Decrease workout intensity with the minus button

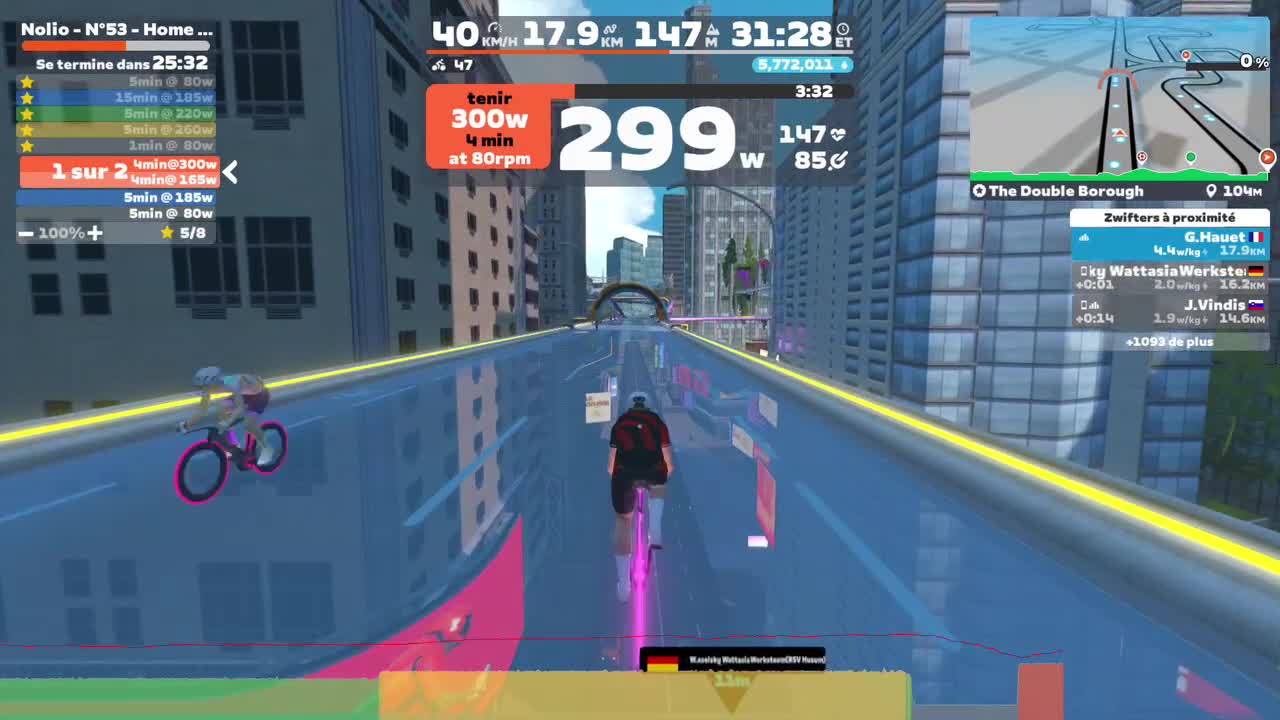pyautogui.click(x=25, y=232)
